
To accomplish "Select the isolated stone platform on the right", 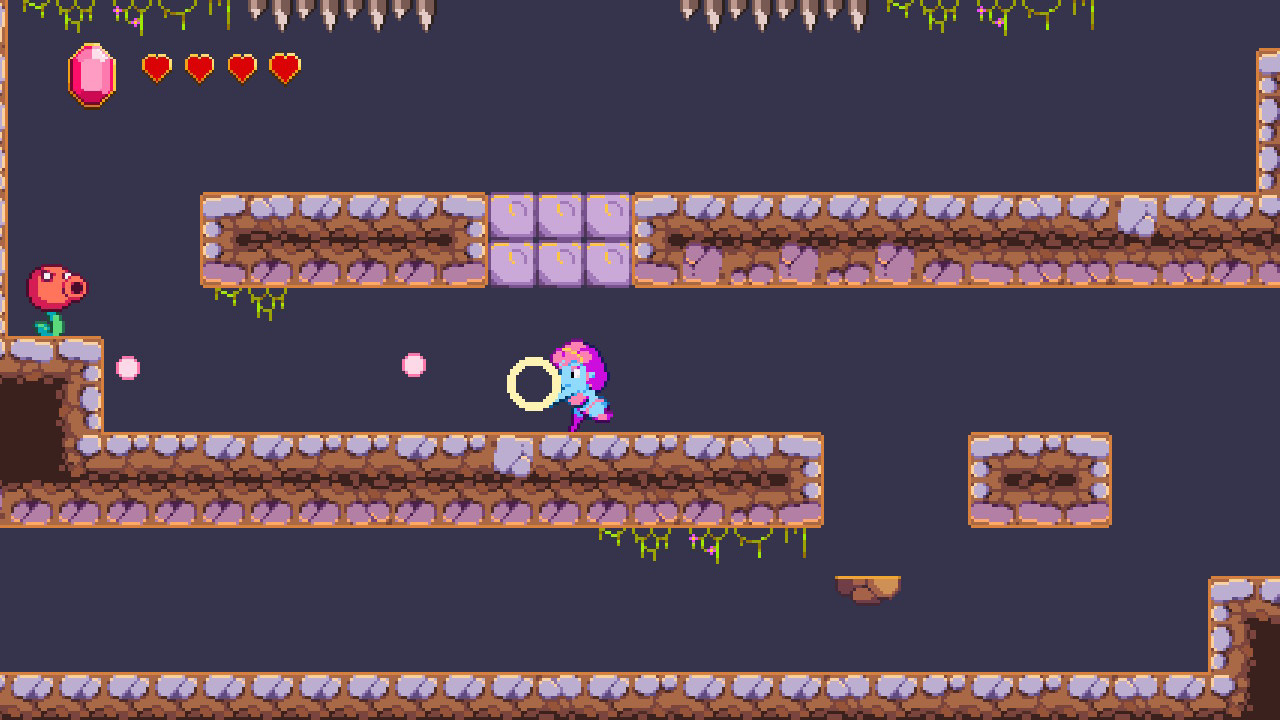I will pyautogui.click(x=1040, y=478).
